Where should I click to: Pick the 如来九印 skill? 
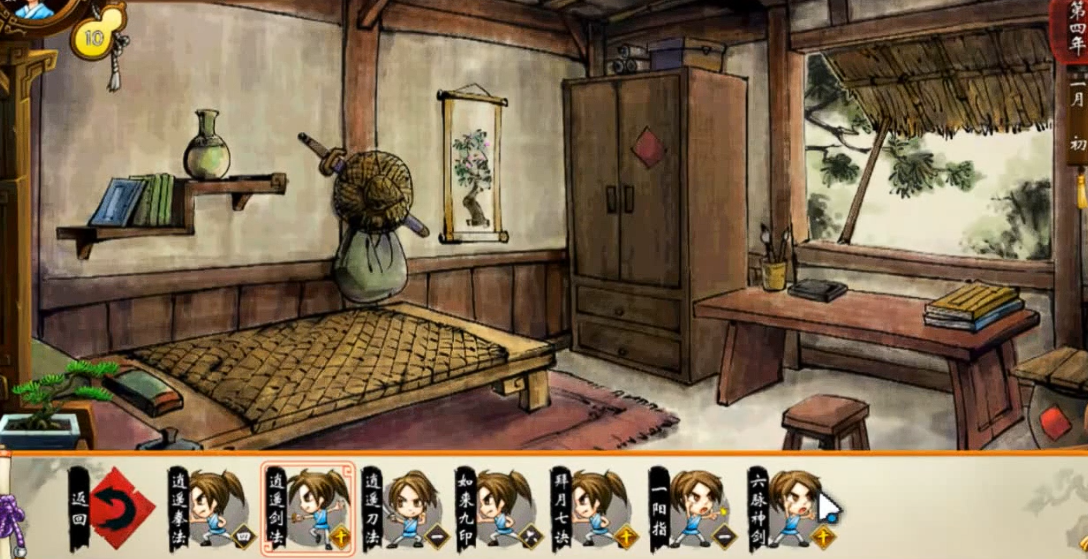pos(497,508)
